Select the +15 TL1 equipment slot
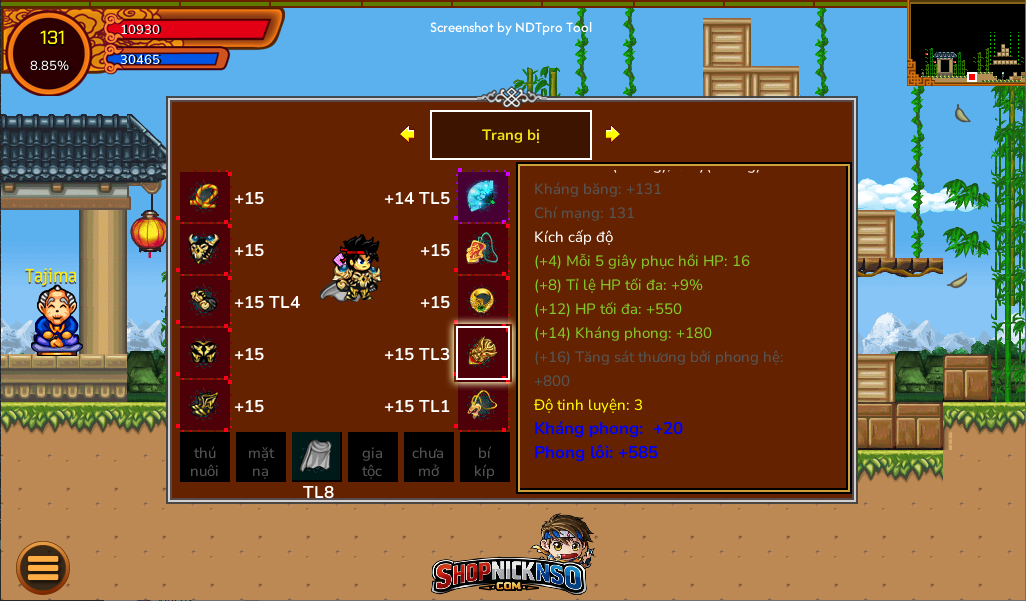This screenshot has height=601, width=1026. [x=483, y=405]
